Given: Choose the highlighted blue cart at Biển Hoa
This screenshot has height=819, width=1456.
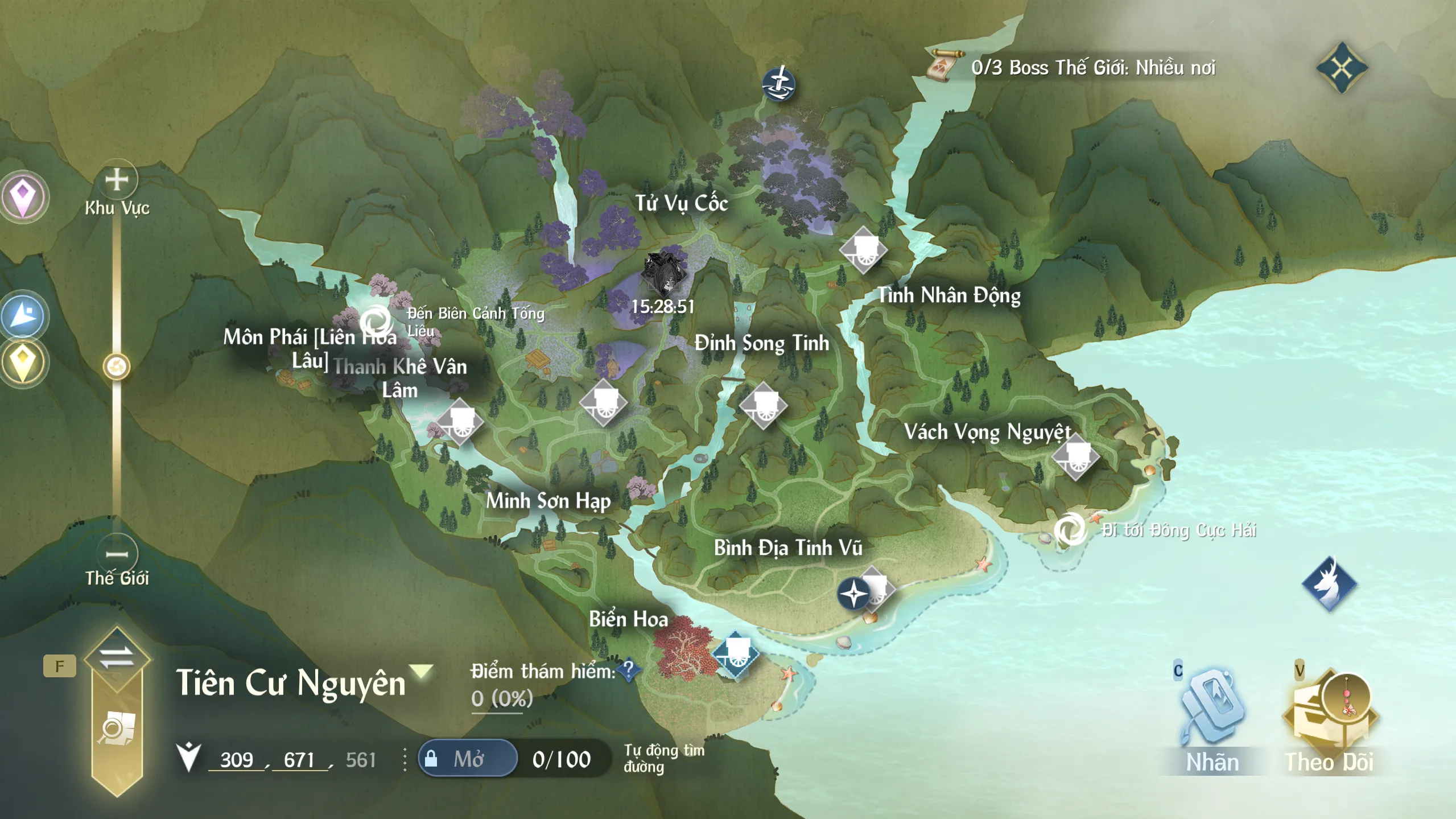Looking at the screenshot, I should coord(735,654).
